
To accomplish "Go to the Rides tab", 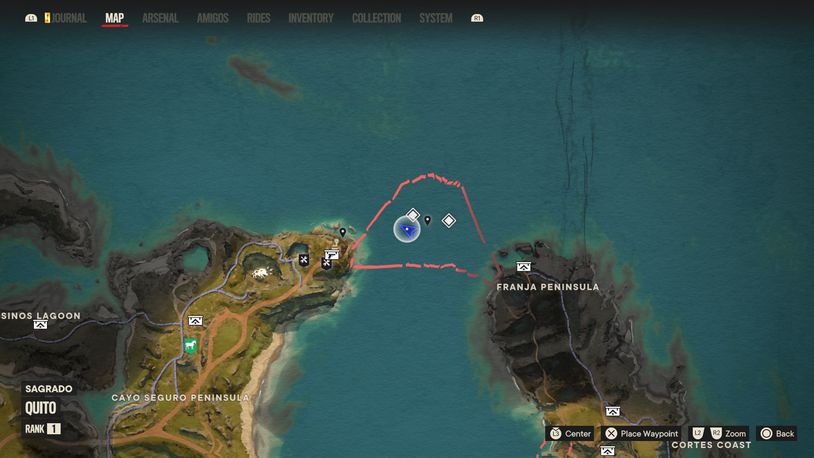I will pyautogui.click(x=258, y=18).
